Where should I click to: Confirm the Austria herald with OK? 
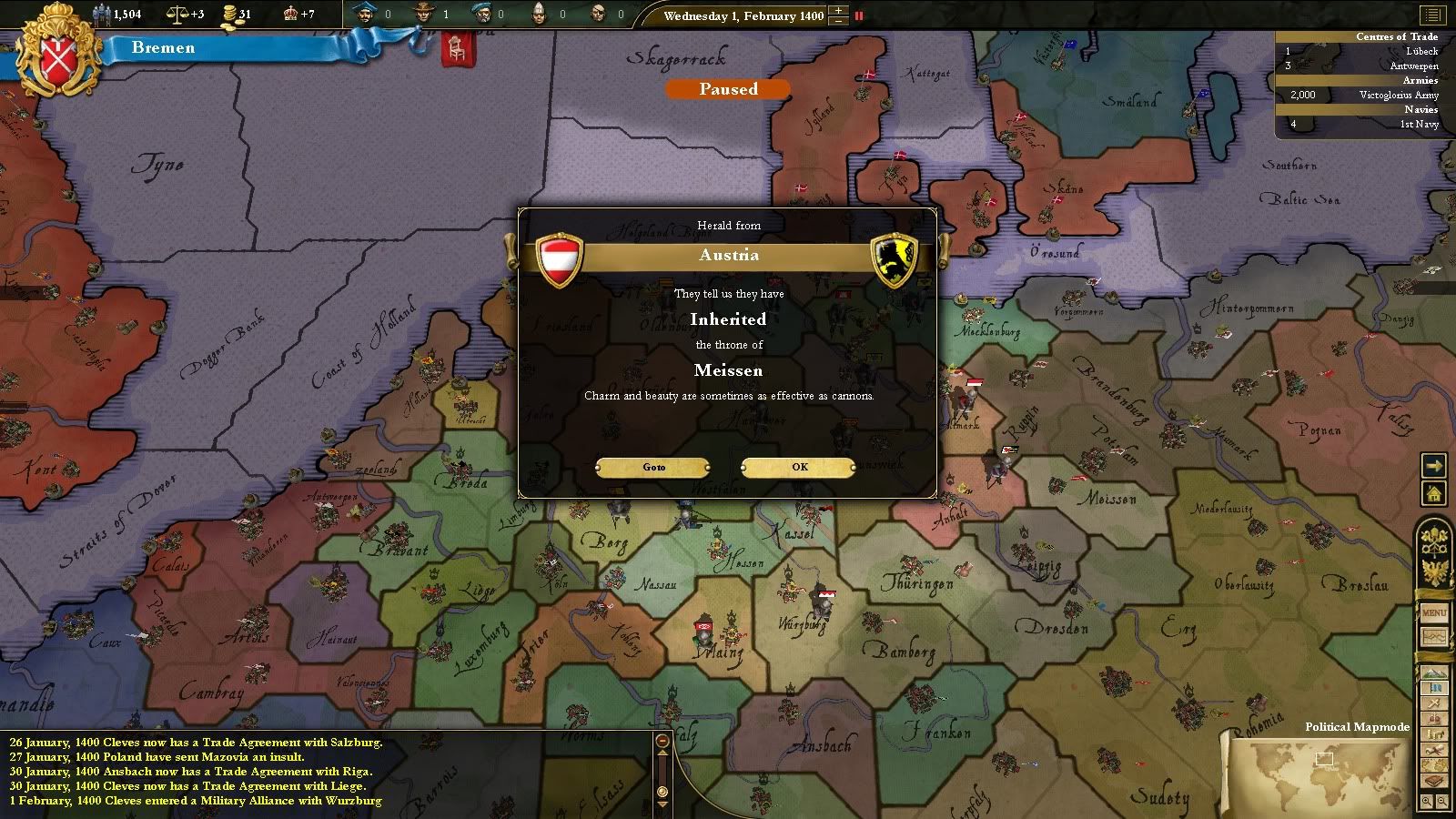pos(799,467)
